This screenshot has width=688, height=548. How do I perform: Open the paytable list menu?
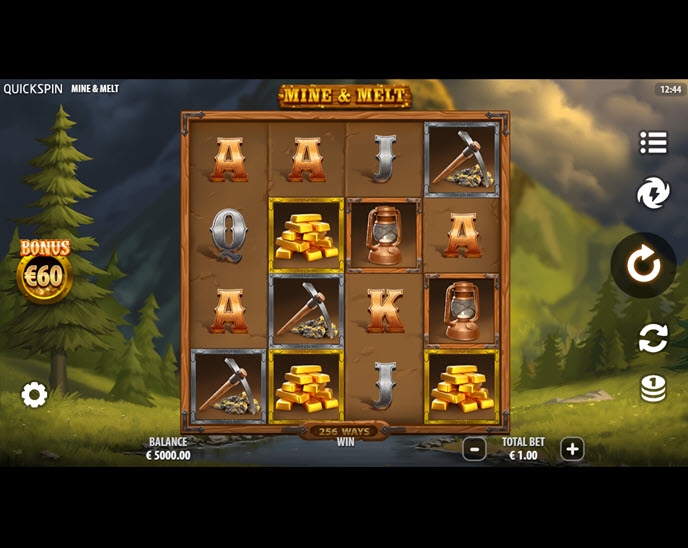(653, 143)
